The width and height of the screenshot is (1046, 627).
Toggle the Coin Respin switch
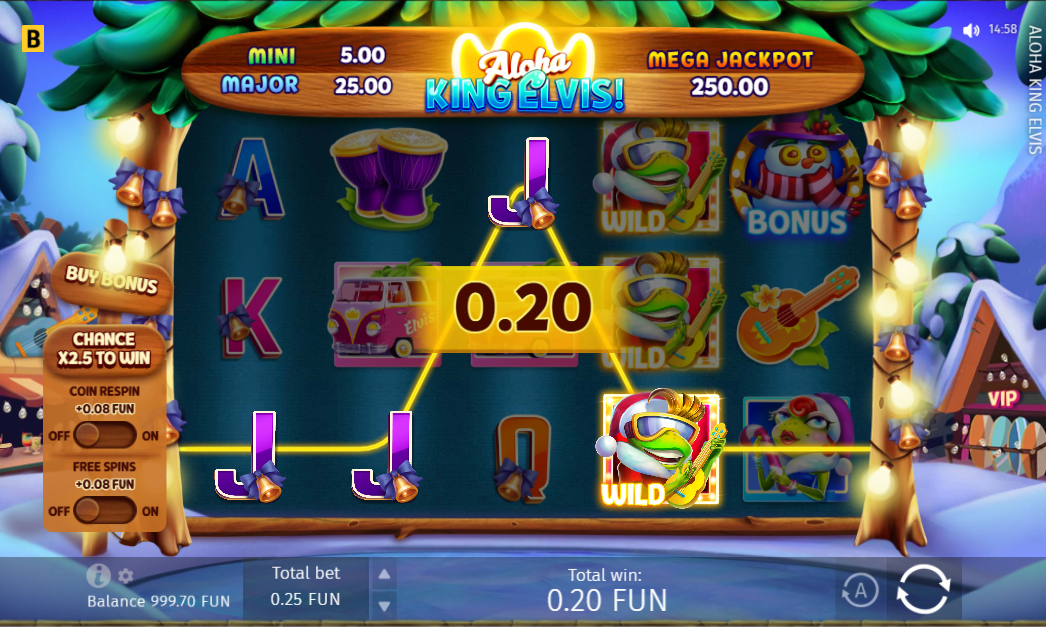pyautogui.click(x=104, y=435)
